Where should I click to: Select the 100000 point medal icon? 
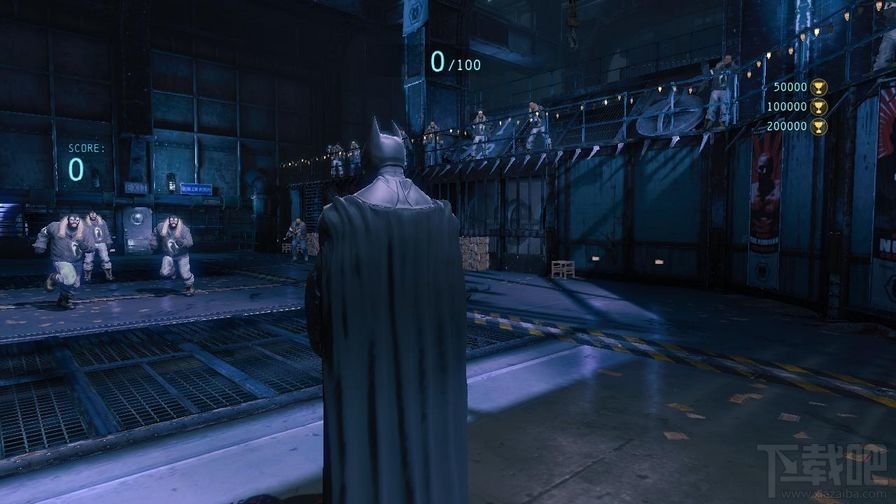[818, 106]
